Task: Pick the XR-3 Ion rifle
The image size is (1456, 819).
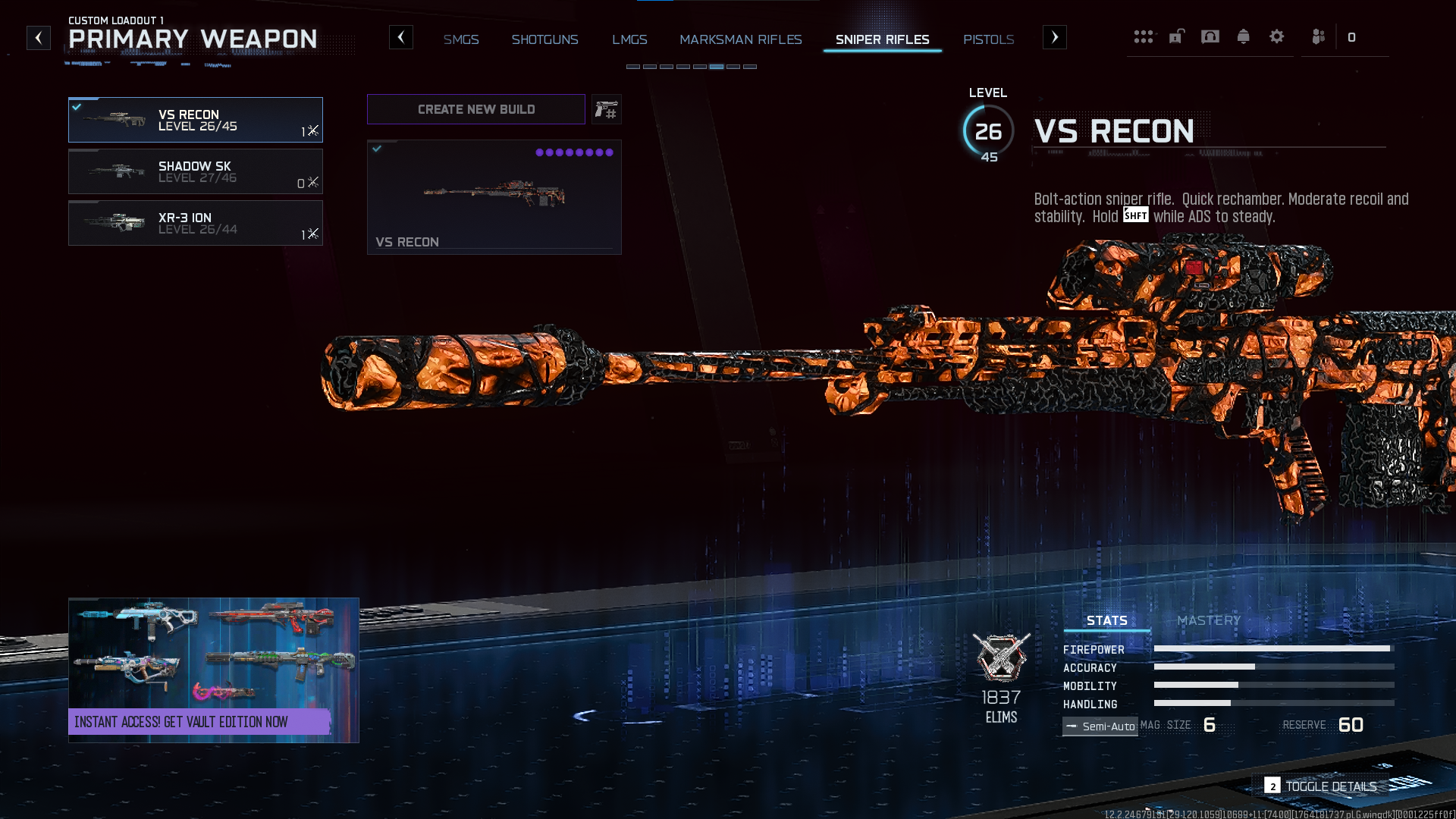Action: click(x=195, y=223)
